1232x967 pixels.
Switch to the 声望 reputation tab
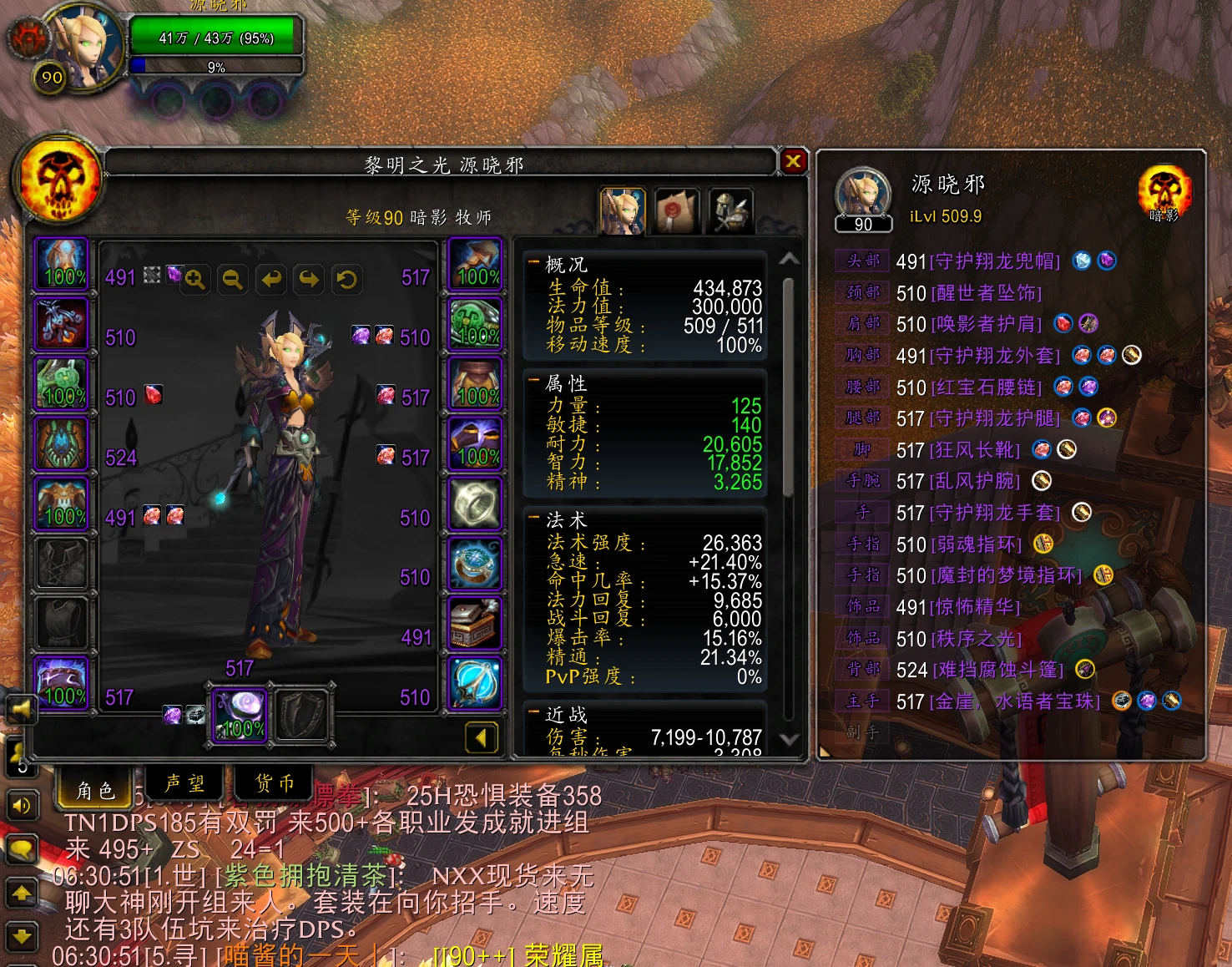click(185, 783)
